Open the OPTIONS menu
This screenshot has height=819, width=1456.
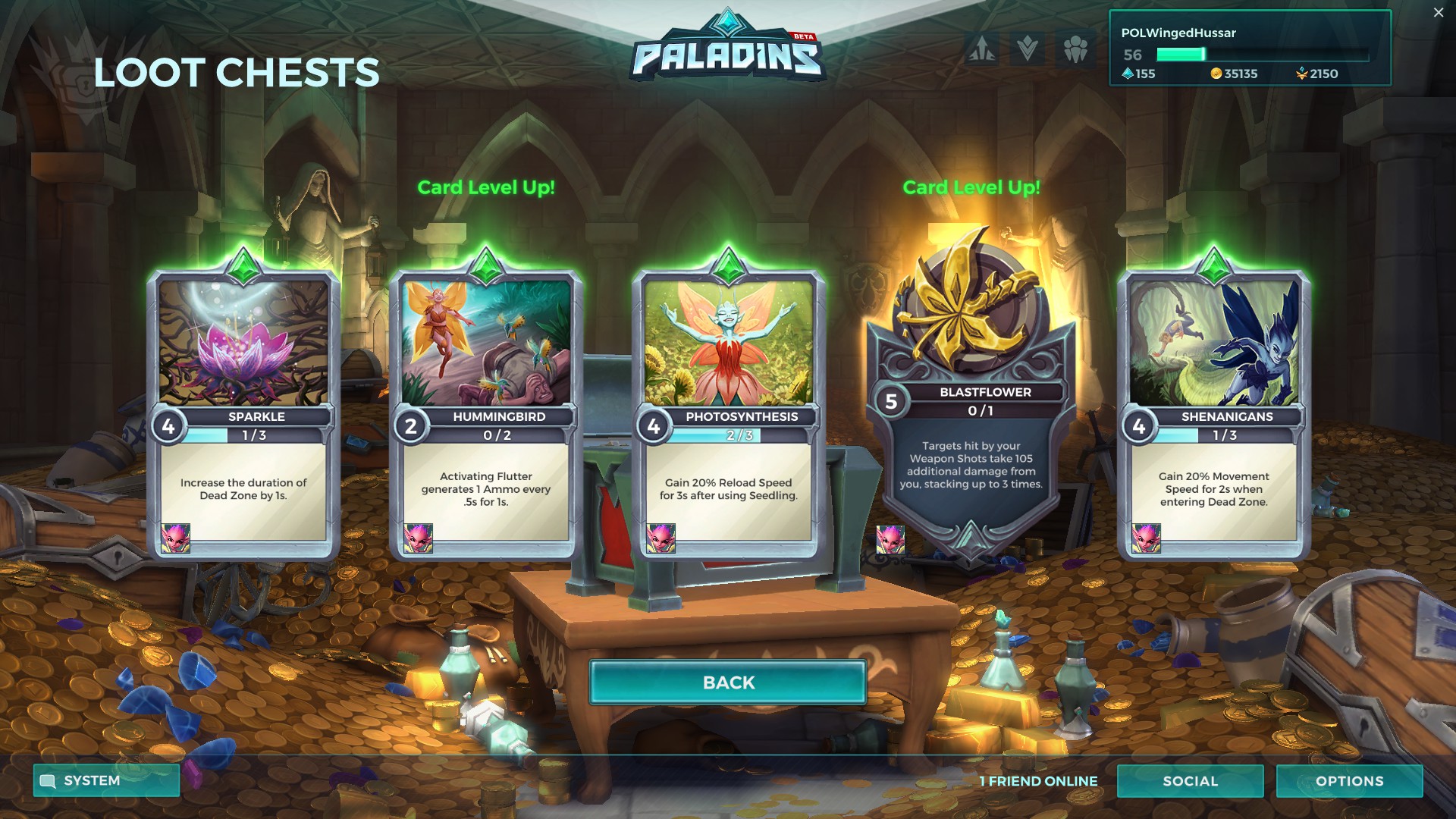click(x=1349, y=781)
